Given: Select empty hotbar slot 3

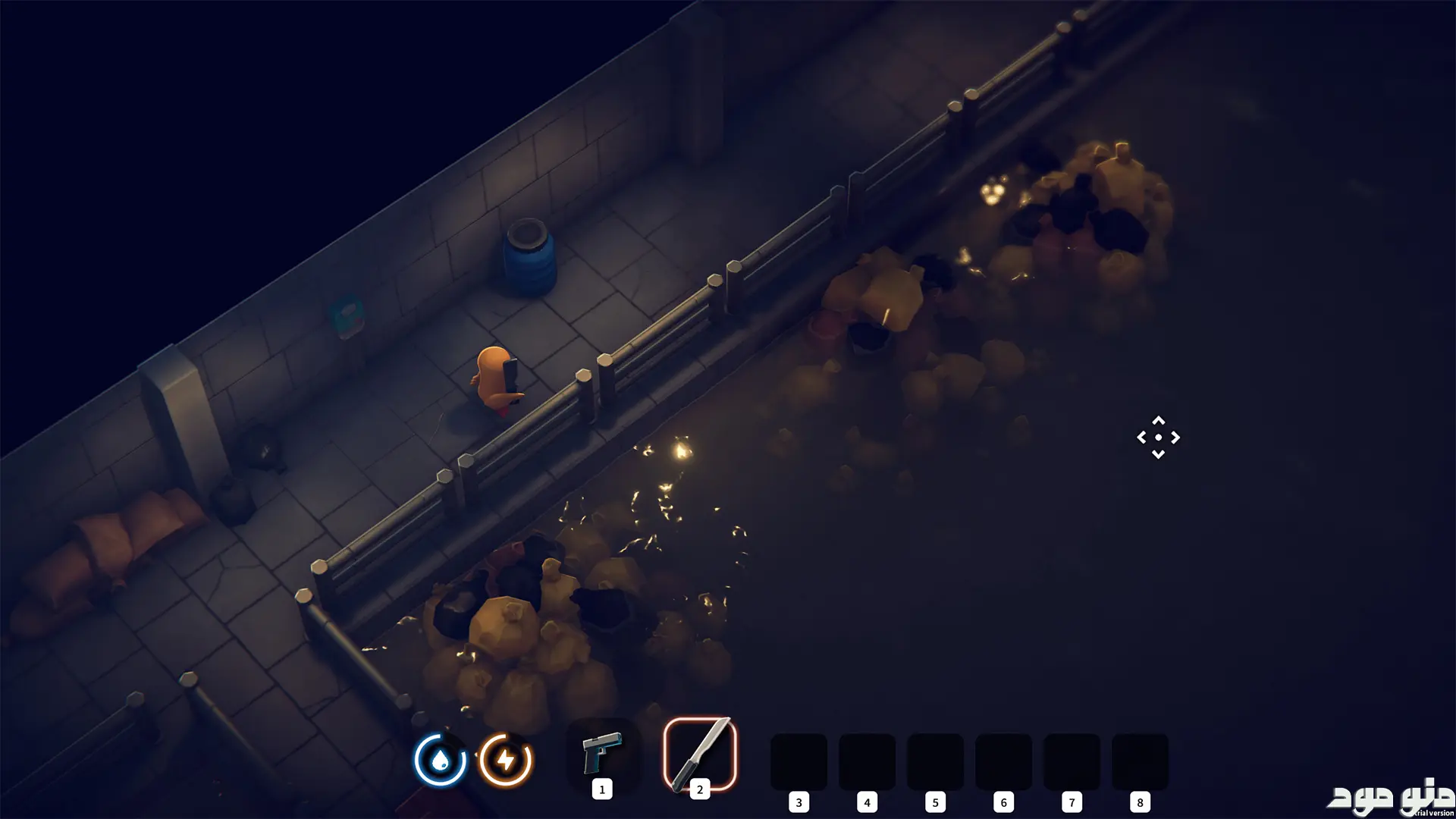Looking at the screenshot, I should 799,761.
